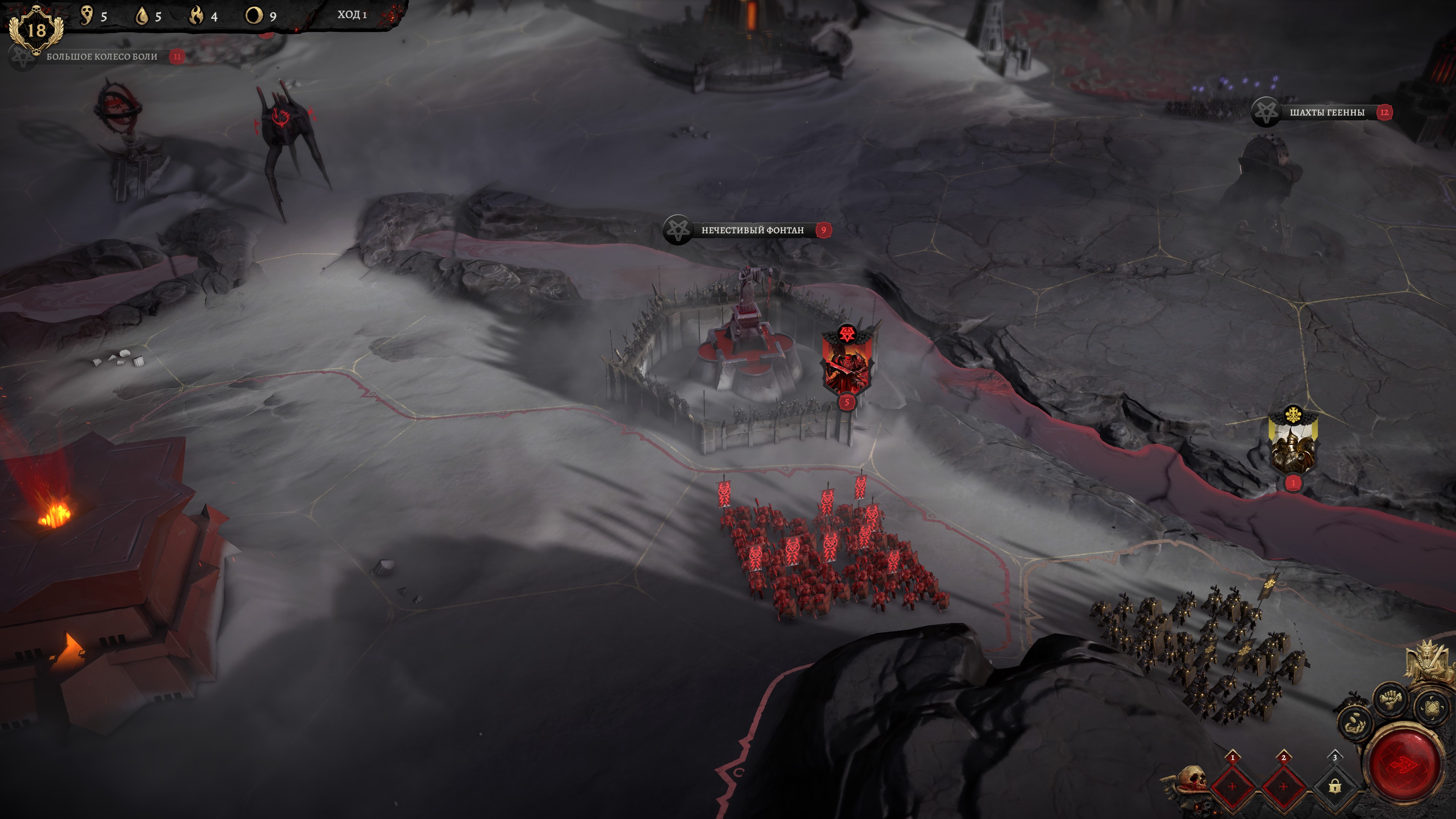This screenshot has width=1456, height=819.
Task: Select the second order slot
Action: tap(1283, 786)
